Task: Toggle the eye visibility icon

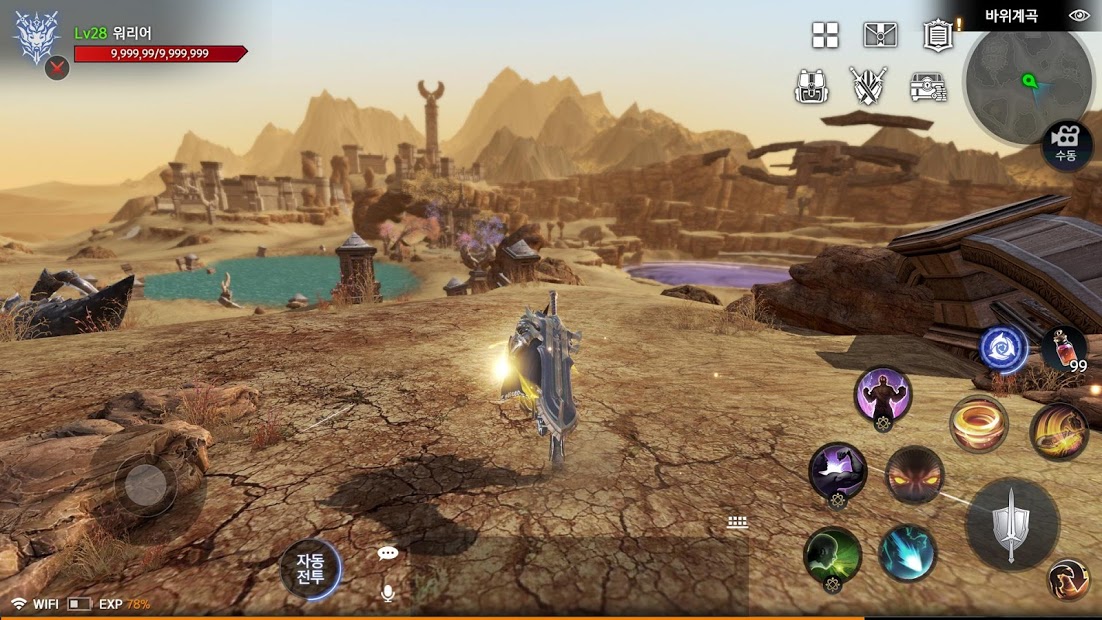Action: [1079, 15]
